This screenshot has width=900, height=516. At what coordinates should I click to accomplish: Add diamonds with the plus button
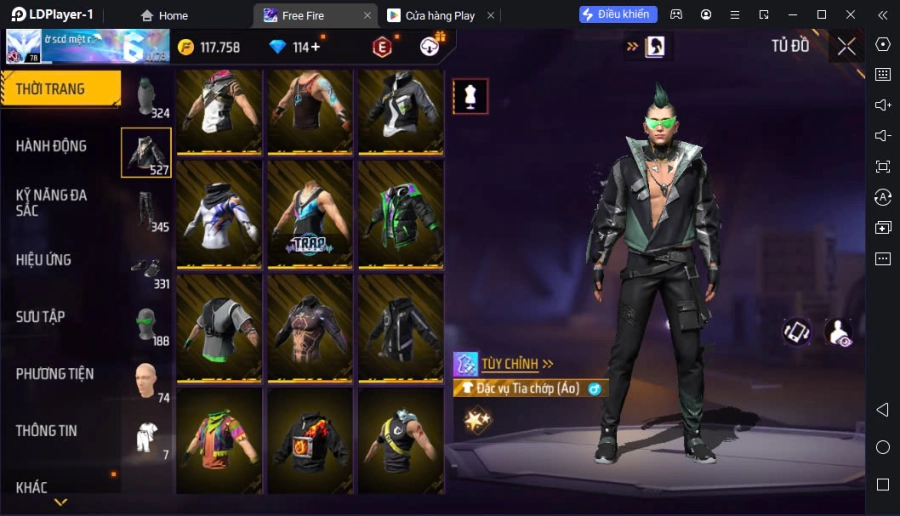pos(316,47)
